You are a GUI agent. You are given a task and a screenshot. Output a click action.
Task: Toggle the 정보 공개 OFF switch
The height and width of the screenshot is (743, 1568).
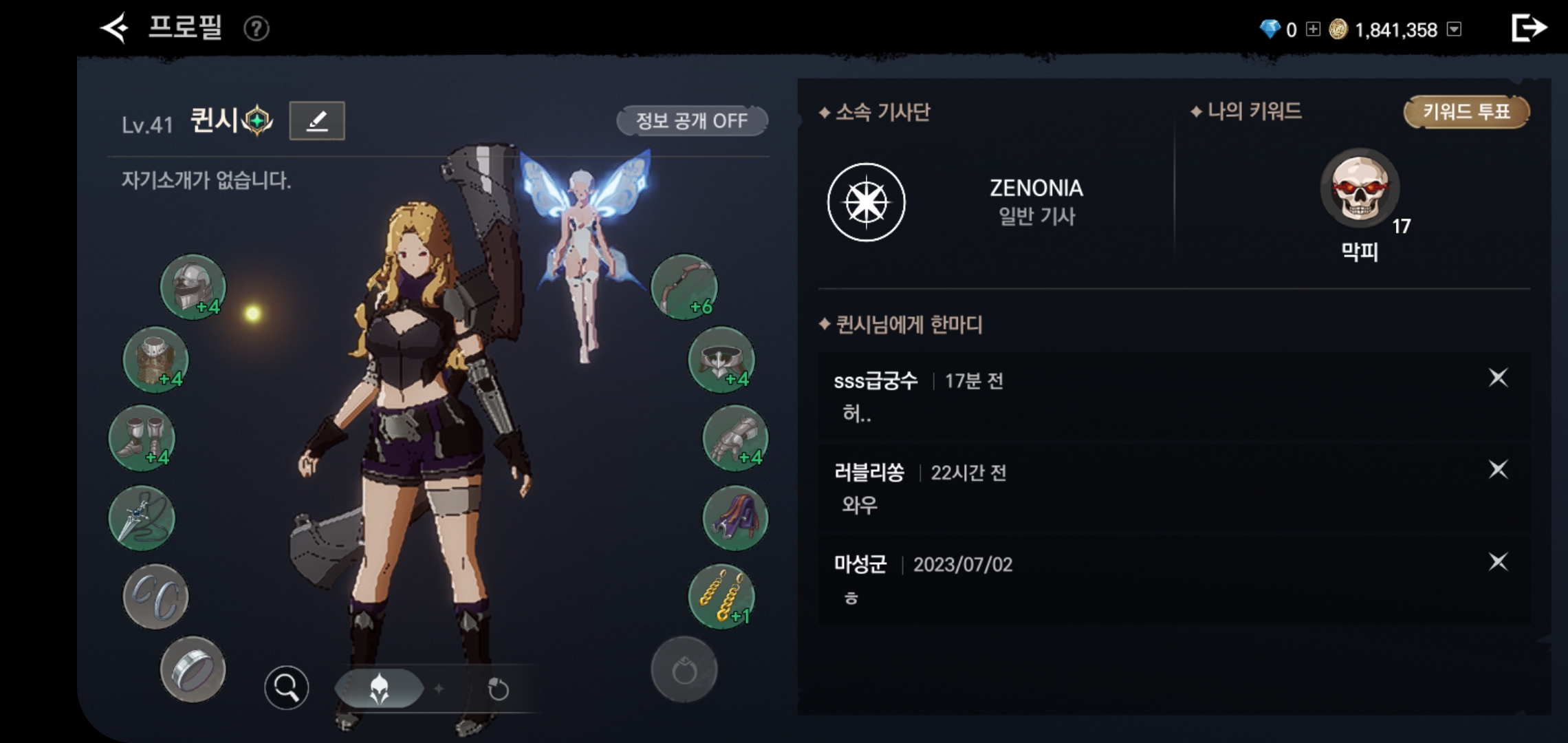(691, 121)
